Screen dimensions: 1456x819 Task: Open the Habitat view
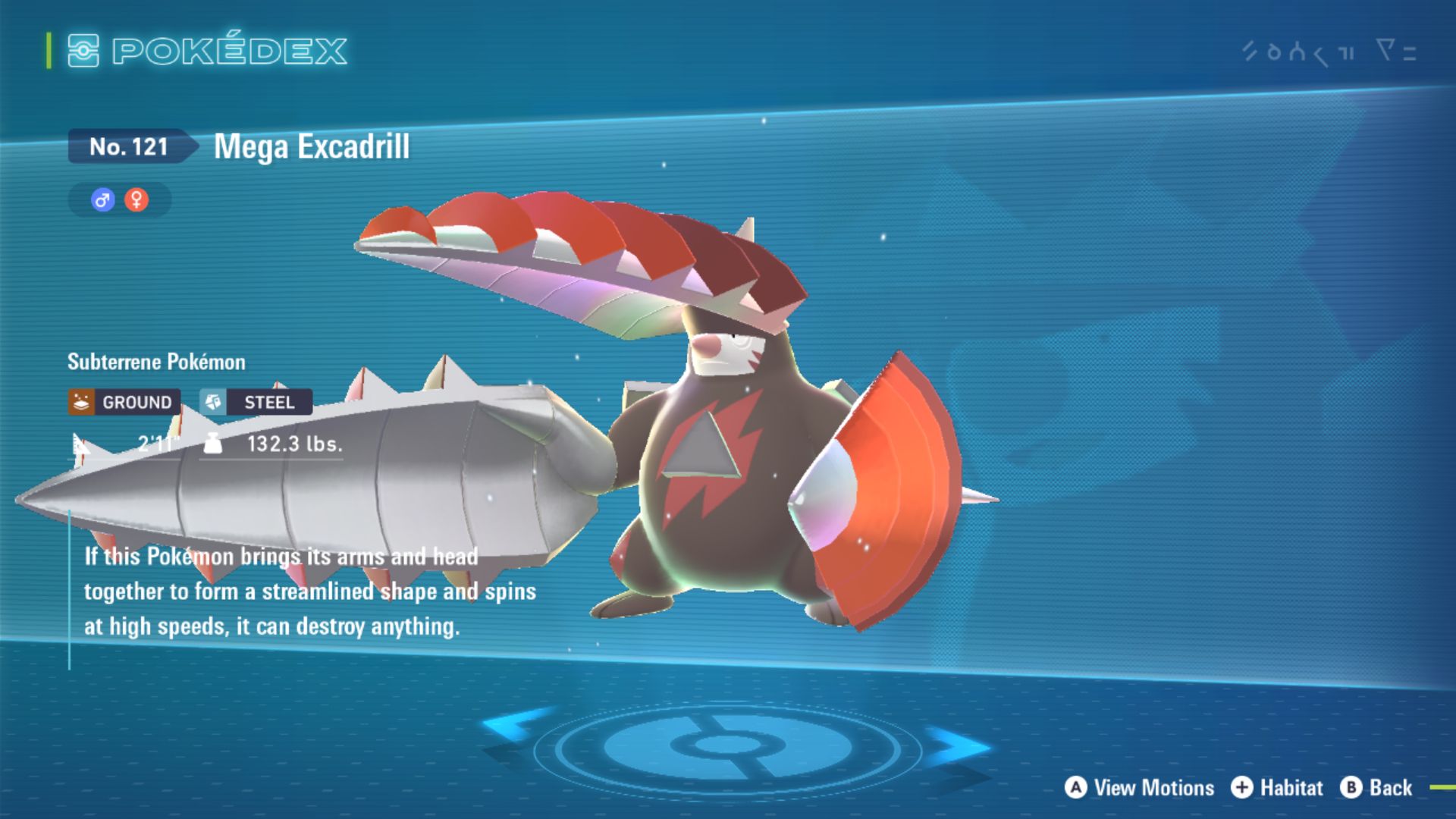(x=1277, y=788)
